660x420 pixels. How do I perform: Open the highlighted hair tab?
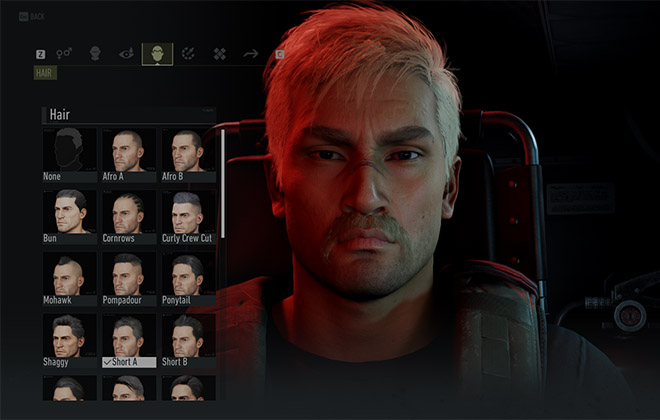(x=157, y=53)
